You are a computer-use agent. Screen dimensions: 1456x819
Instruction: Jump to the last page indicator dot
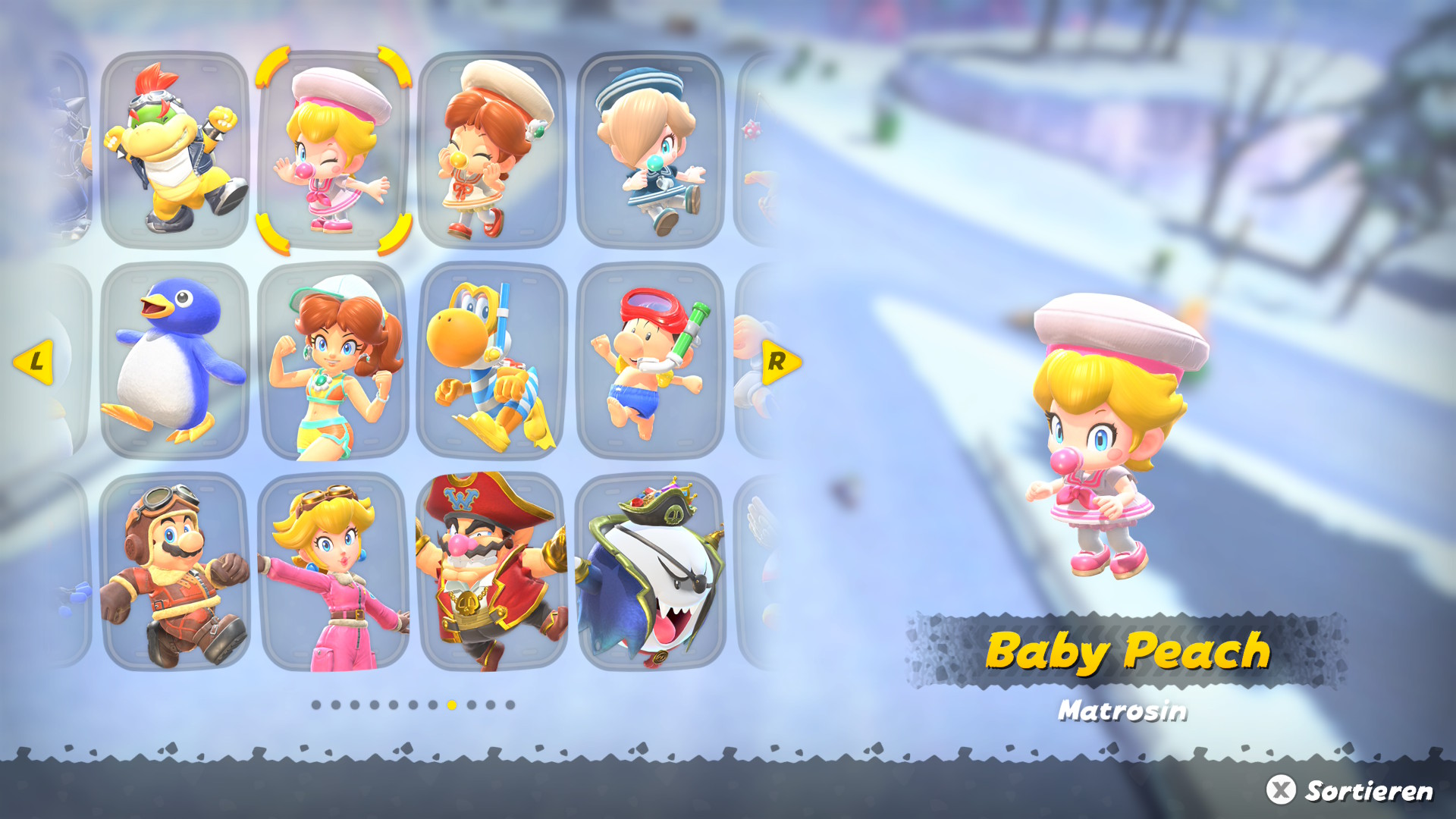pos(510,705)
